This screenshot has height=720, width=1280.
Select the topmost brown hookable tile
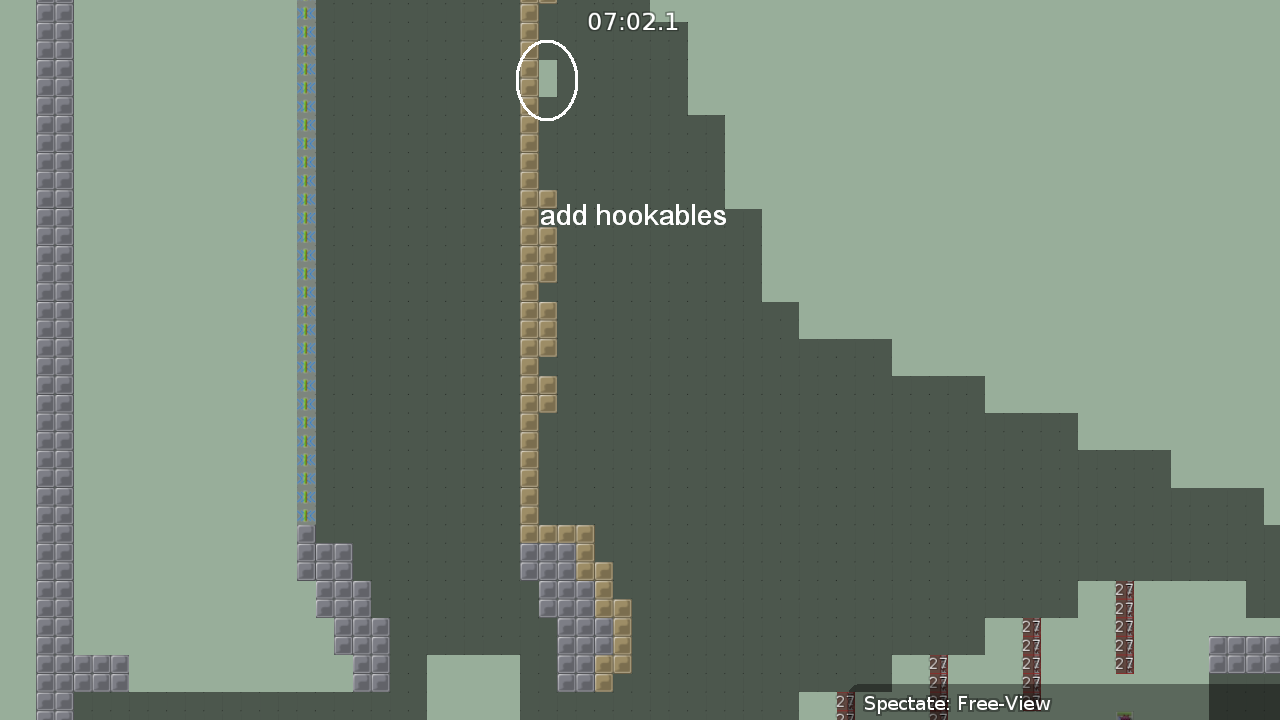[529, 5]
